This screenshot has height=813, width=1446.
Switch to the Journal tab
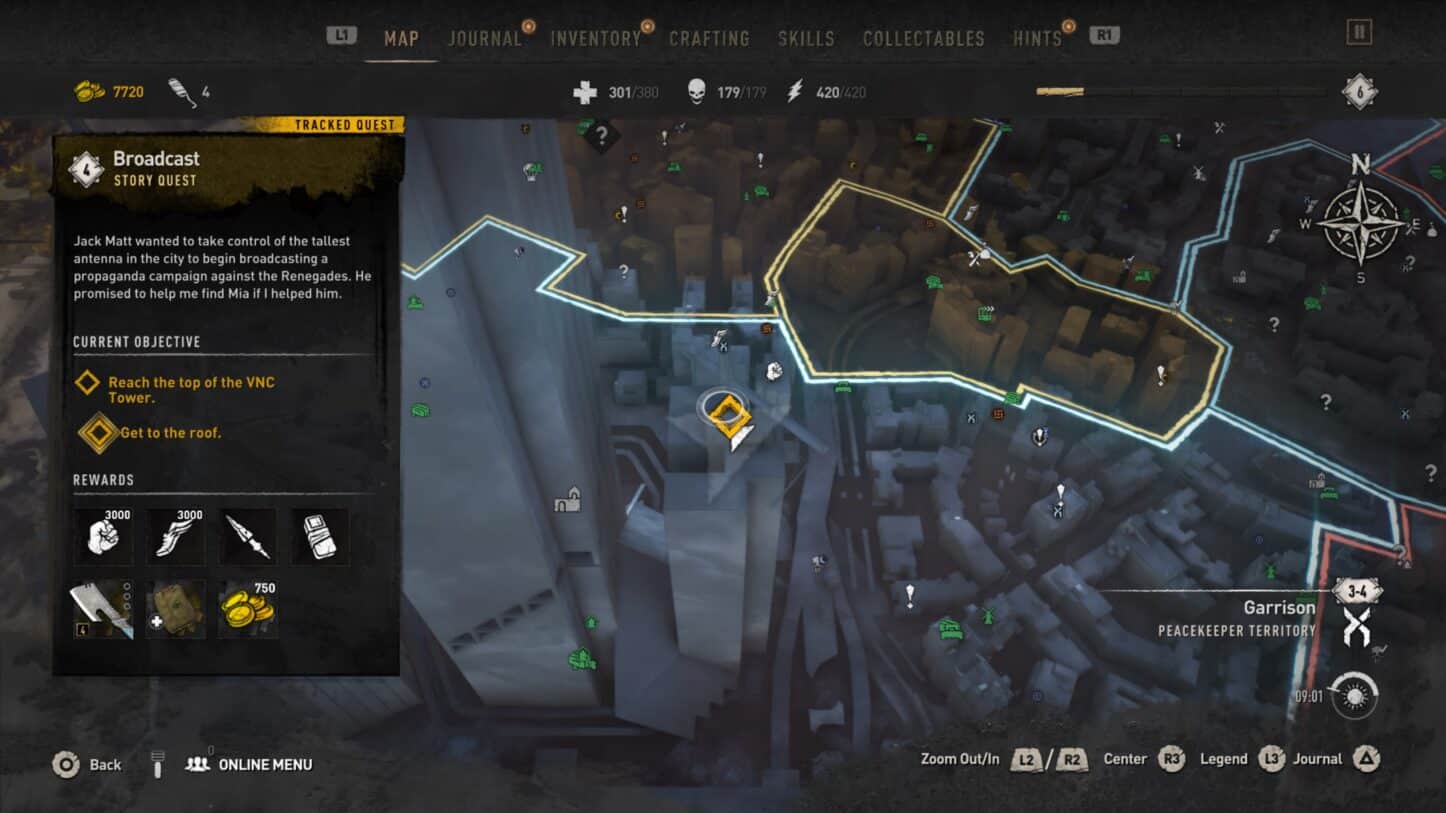485,39
